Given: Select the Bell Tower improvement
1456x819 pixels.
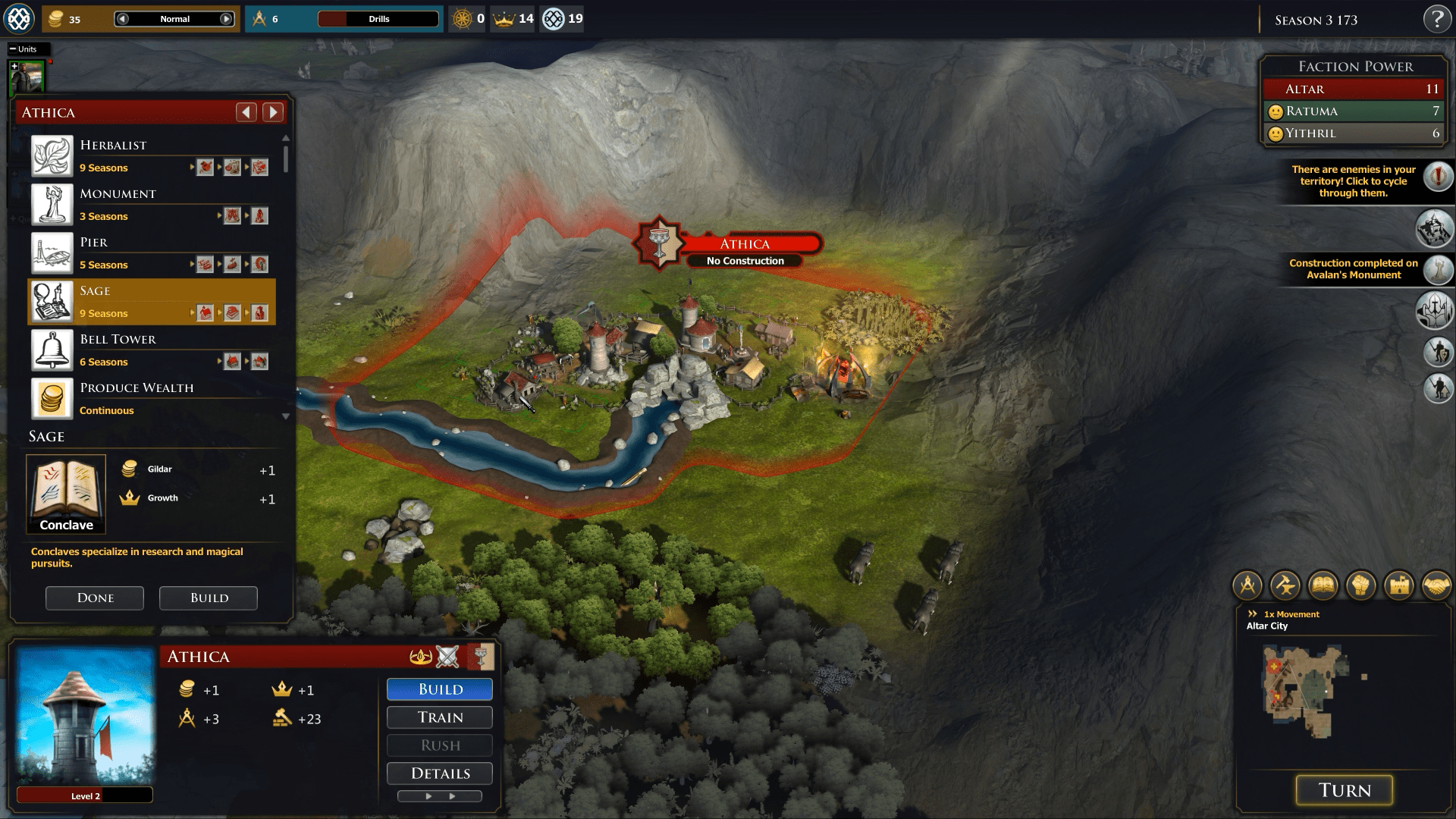Looking at the screenshot, I should [152, 350].
